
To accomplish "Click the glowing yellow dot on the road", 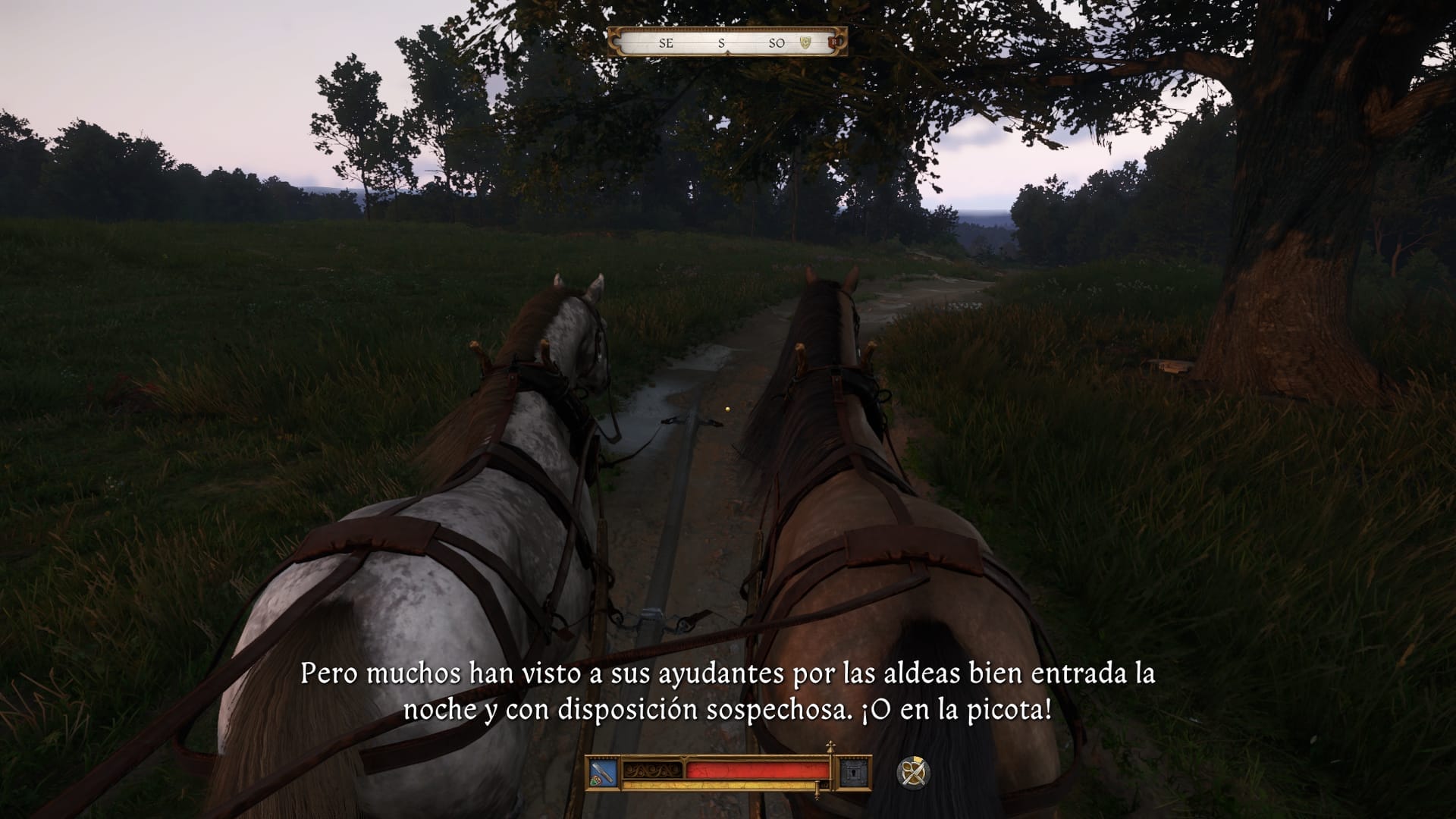I will (x=726, y=408).
